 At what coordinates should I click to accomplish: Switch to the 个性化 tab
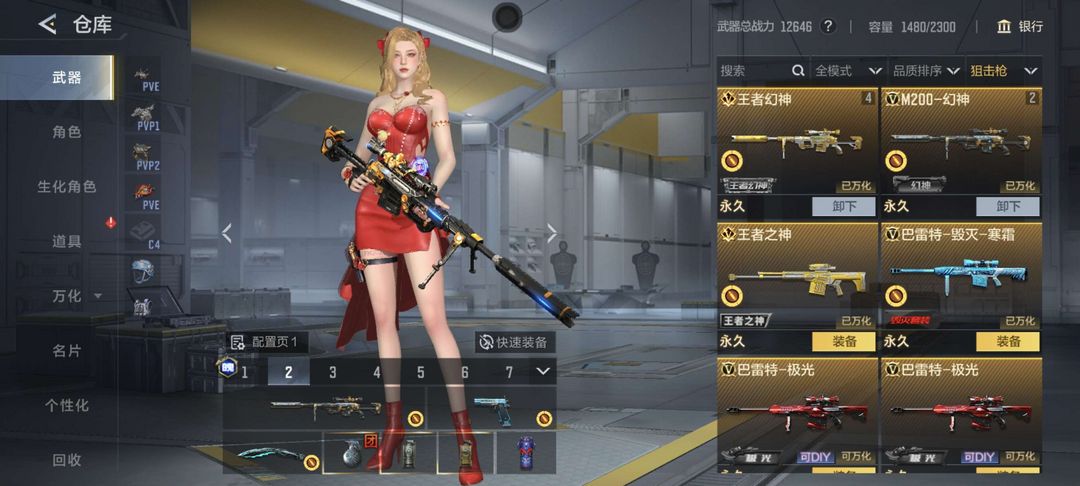(x=66, y=405)
